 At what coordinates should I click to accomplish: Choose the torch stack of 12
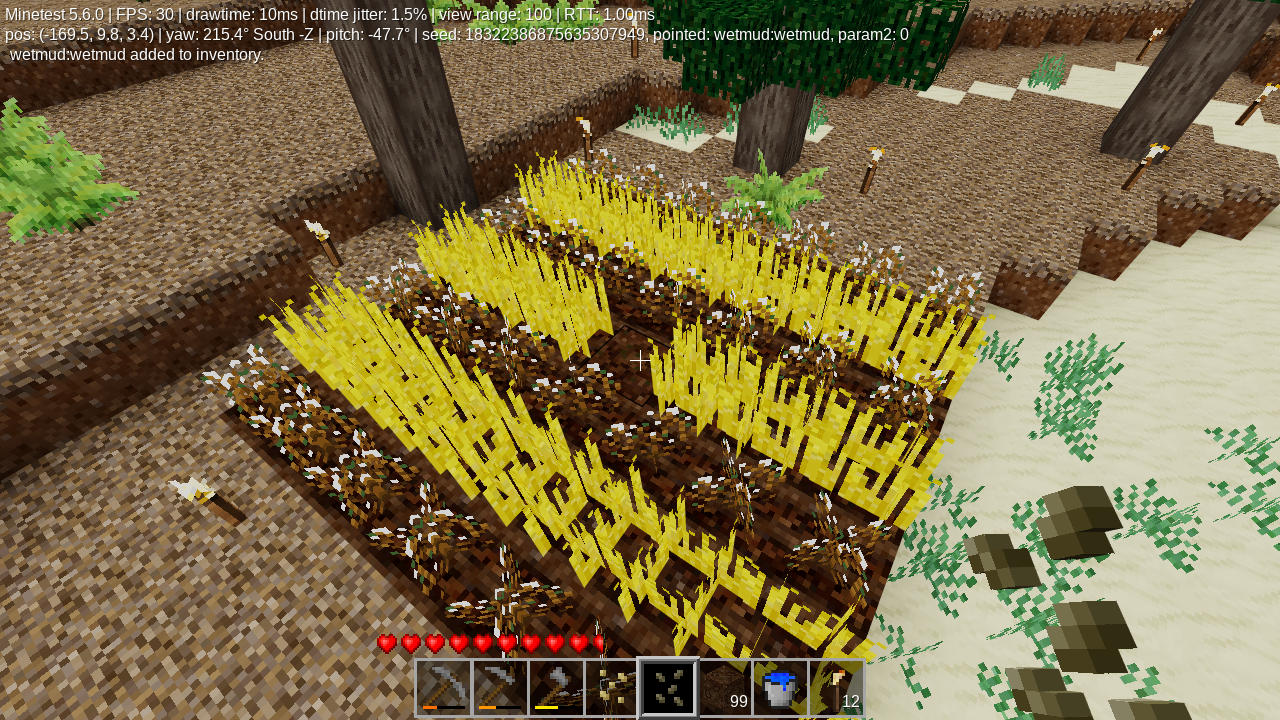pyautogui.click(x=836, y=687)
